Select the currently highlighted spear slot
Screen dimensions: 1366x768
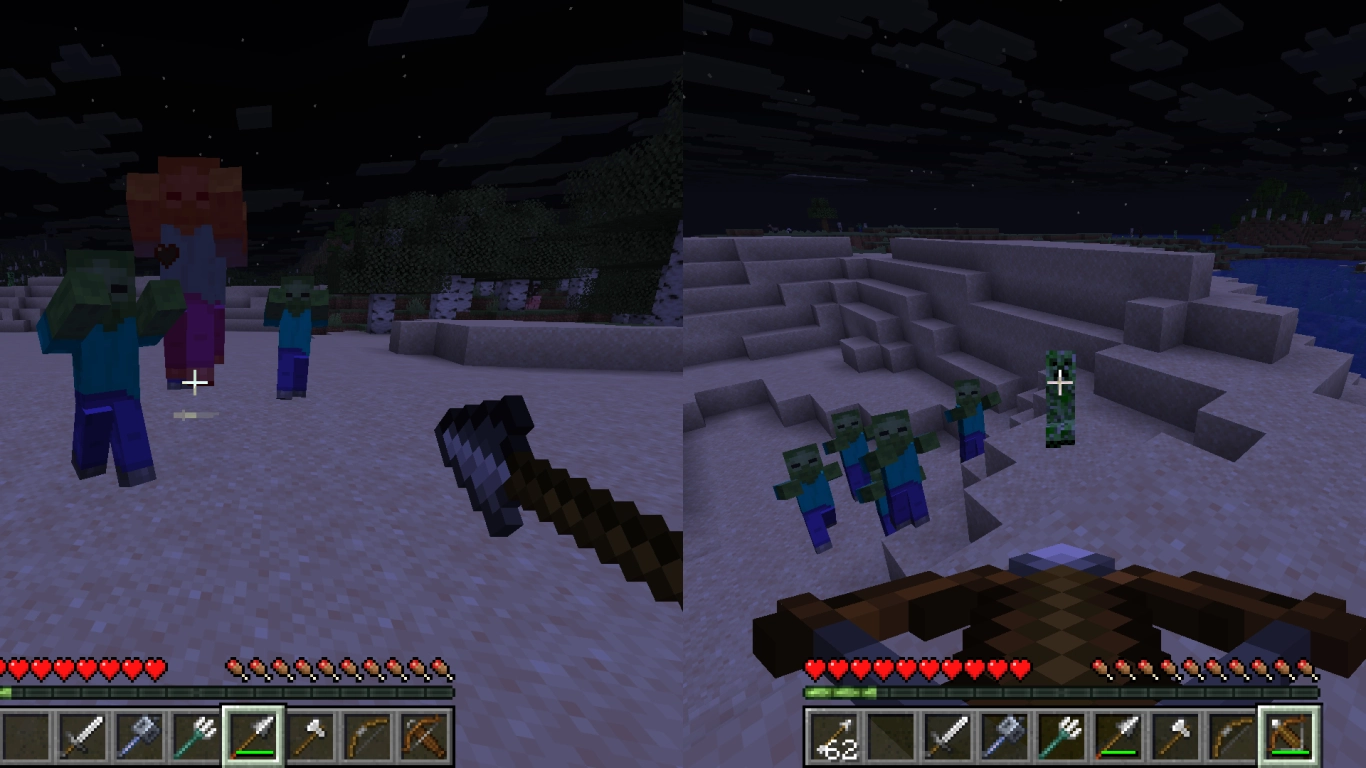coord(253,738)
